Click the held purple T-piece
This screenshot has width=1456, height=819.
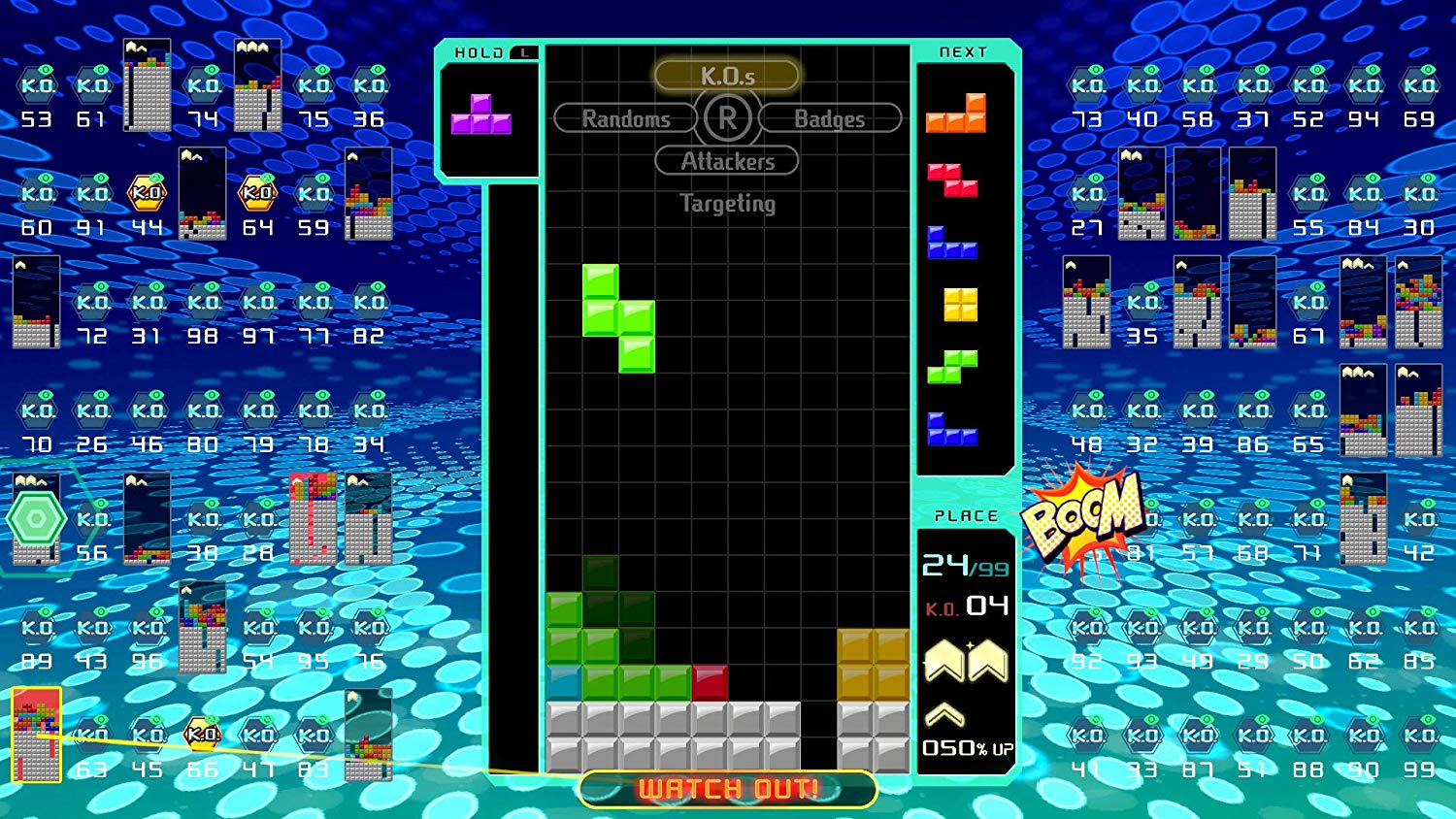tap(481, 115)
